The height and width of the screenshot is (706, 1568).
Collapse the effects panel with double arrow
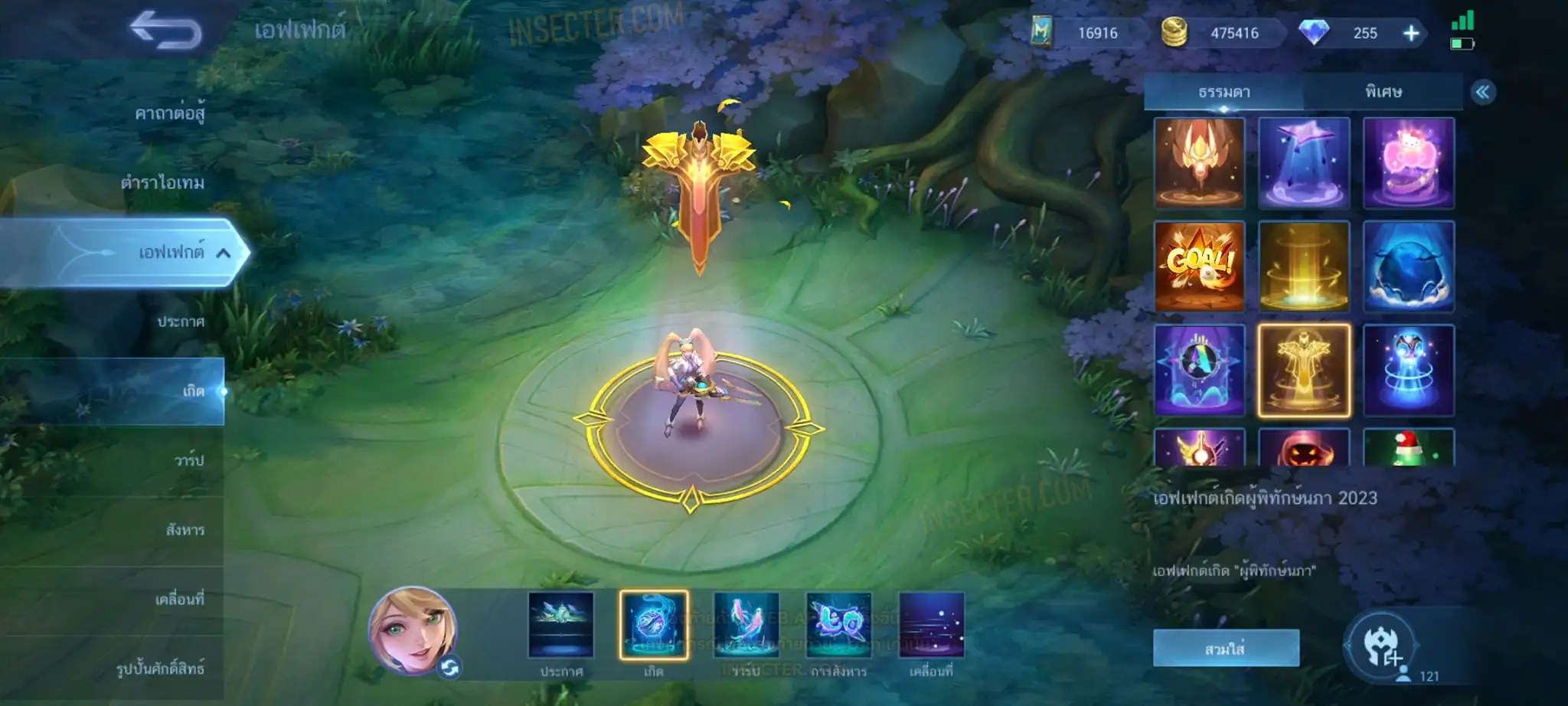(x=1483, y=93)
